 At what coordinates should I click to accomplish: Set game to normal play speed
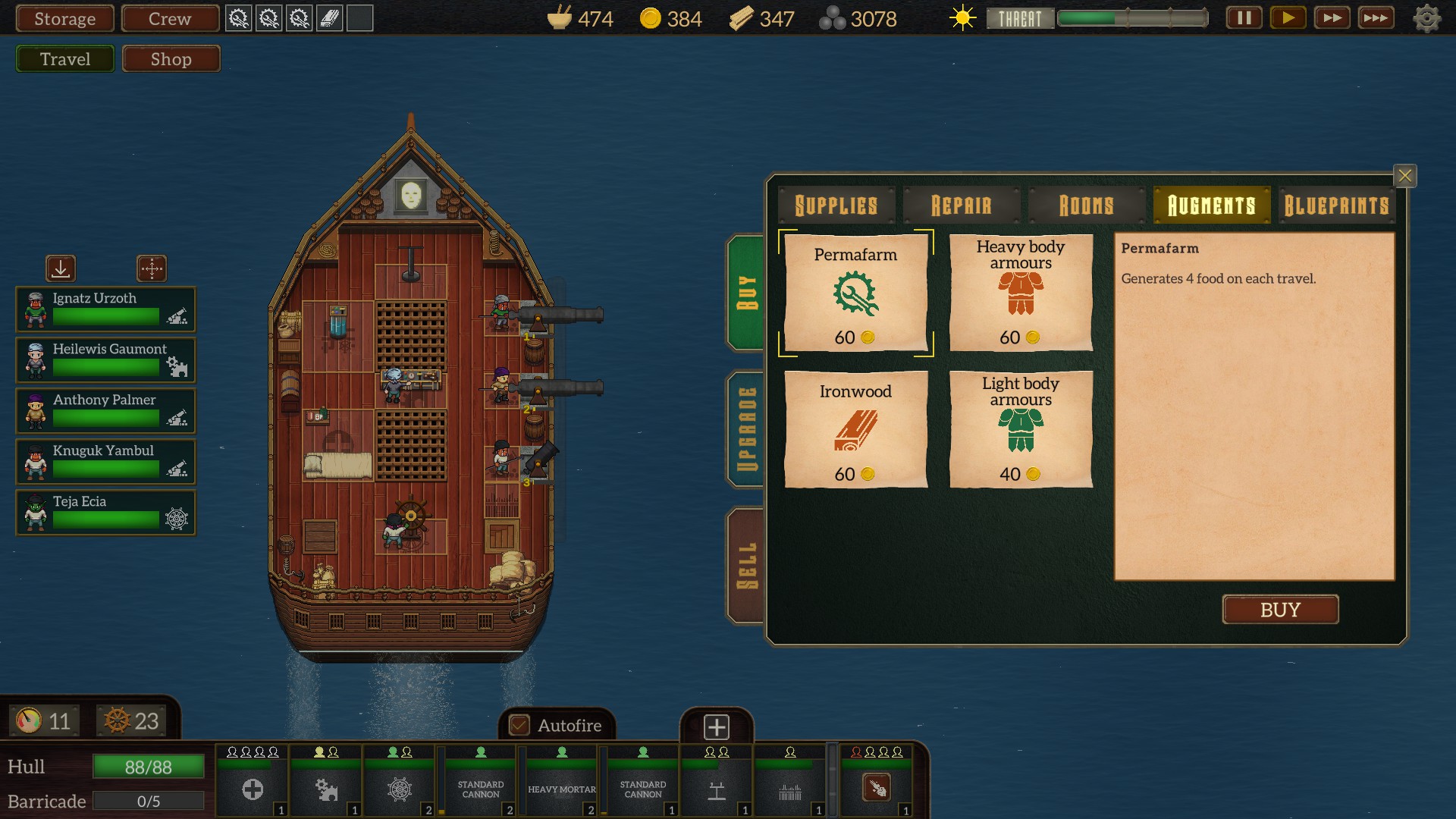[x=1288, y=18]
